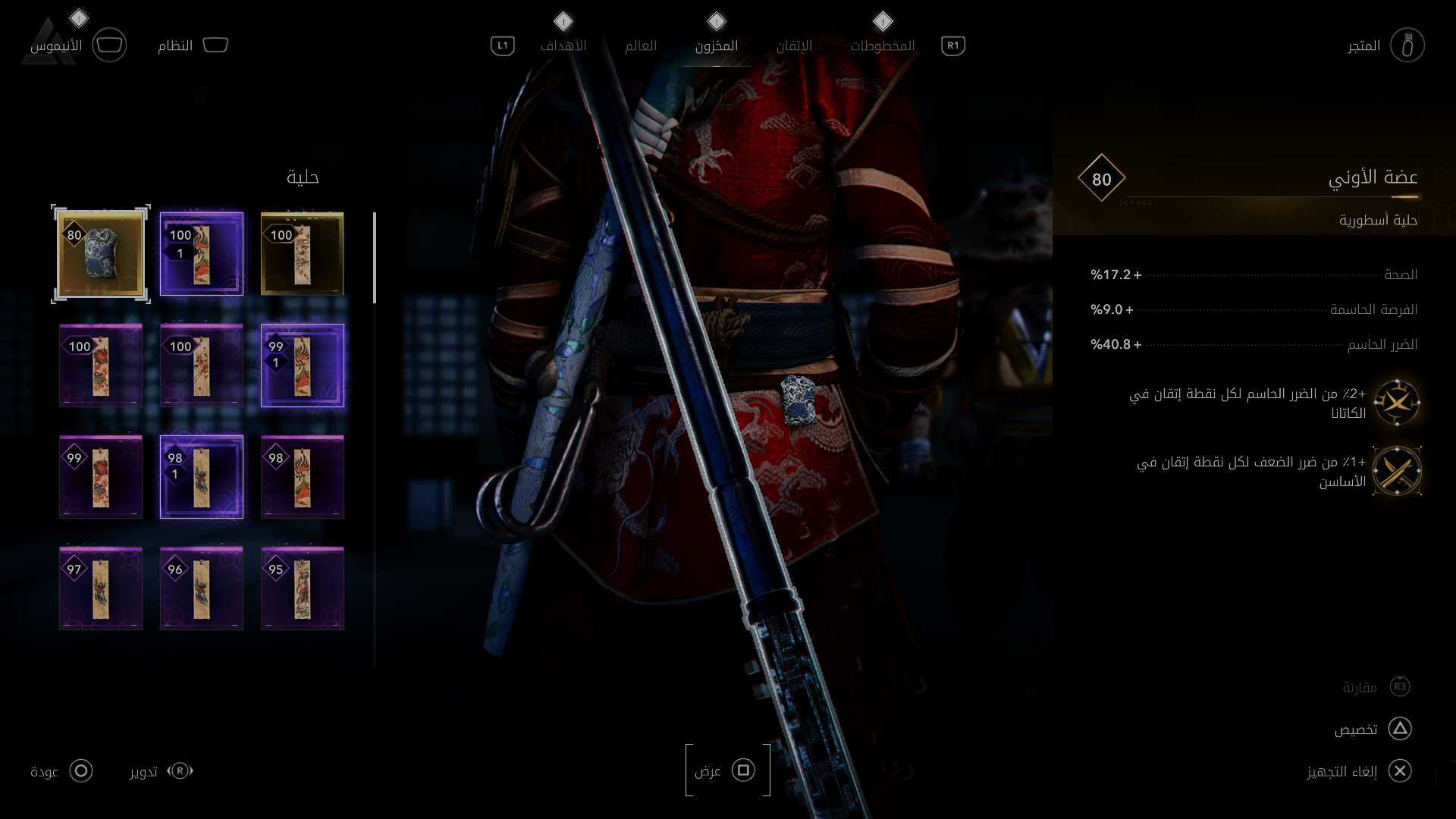
Task: Pick the level 99 amulet with engraving count 1
Action: (x=303, y=366)
